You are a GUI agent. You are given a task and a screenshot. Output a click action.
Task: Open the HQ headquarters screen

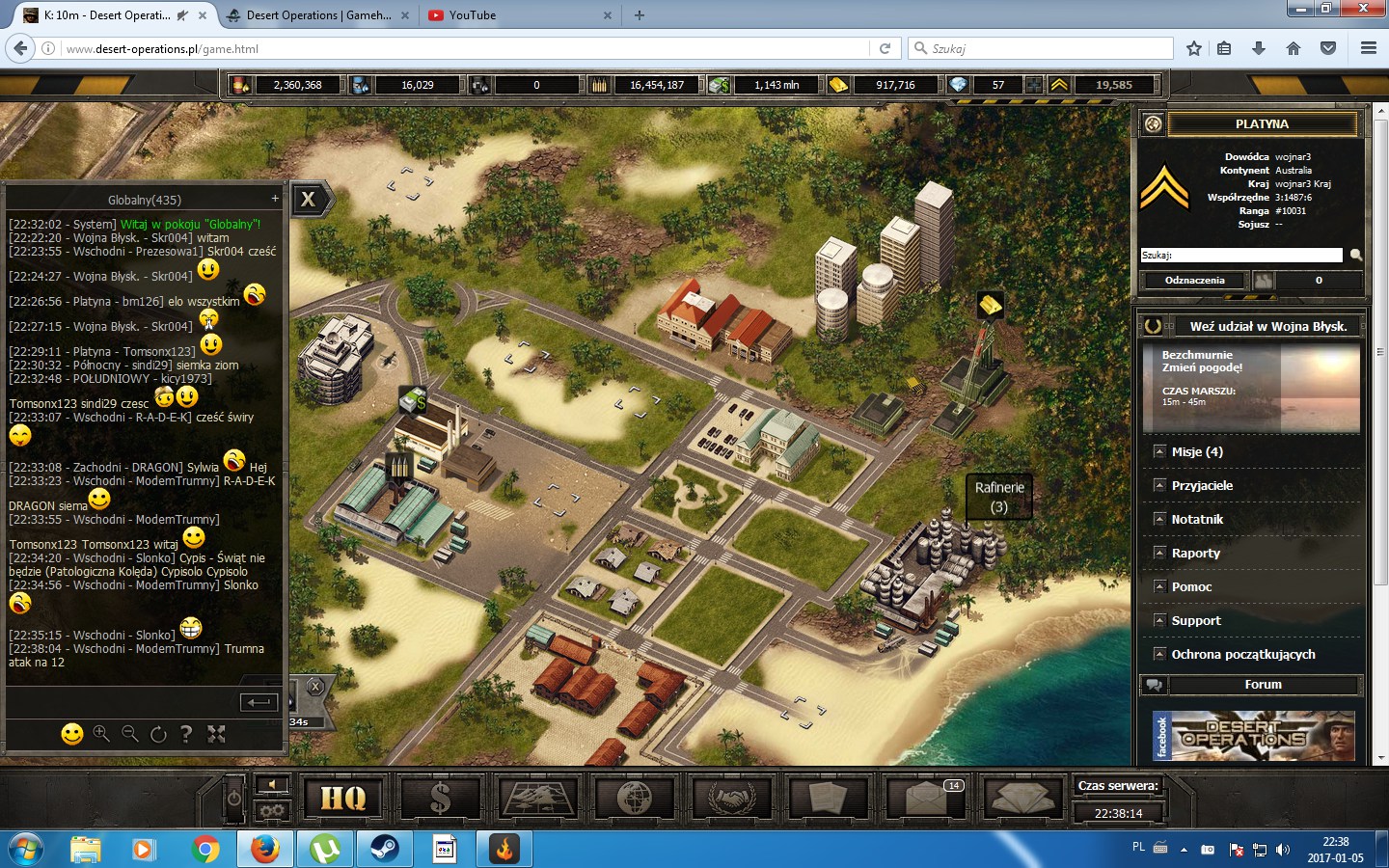click(343, 798)
